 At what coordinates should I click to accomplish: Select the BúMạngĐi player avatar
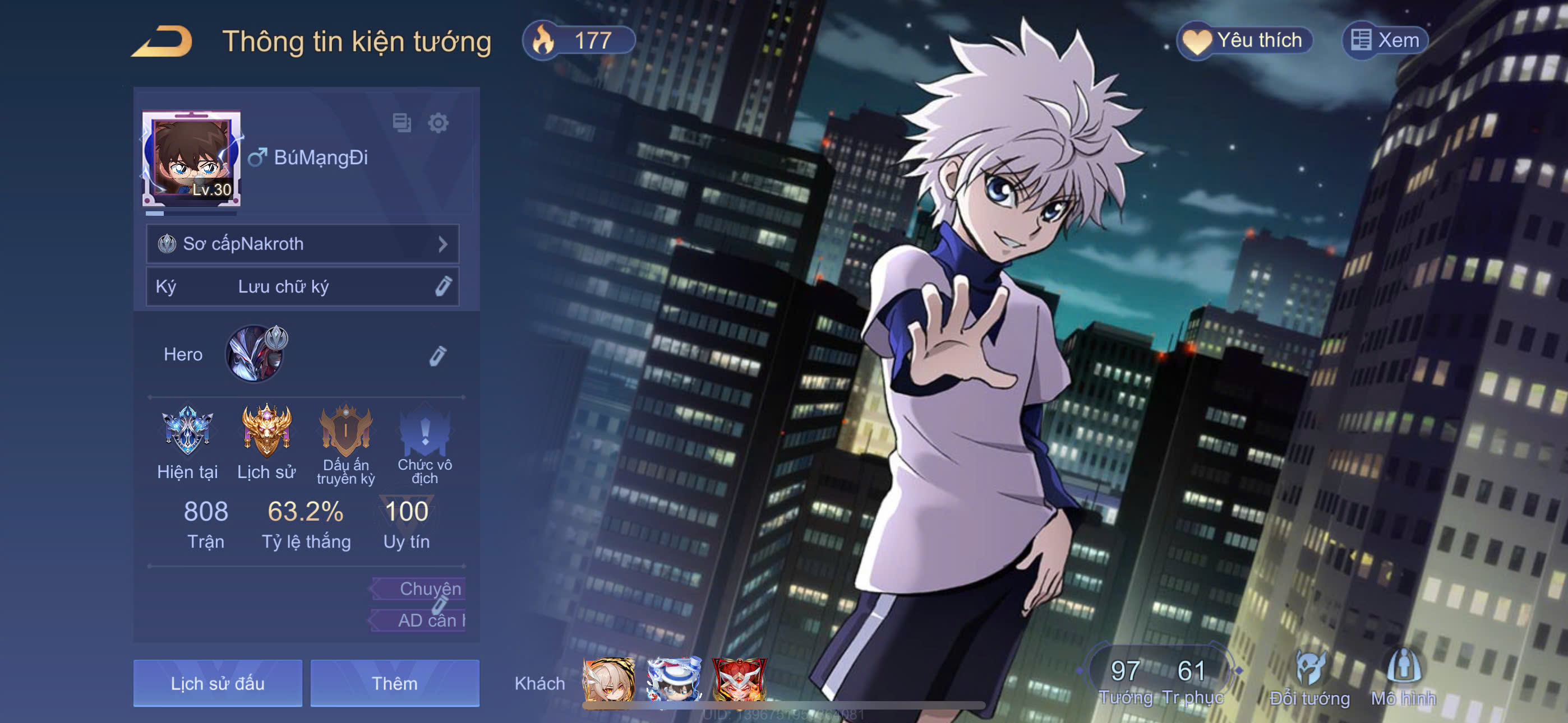191,159
